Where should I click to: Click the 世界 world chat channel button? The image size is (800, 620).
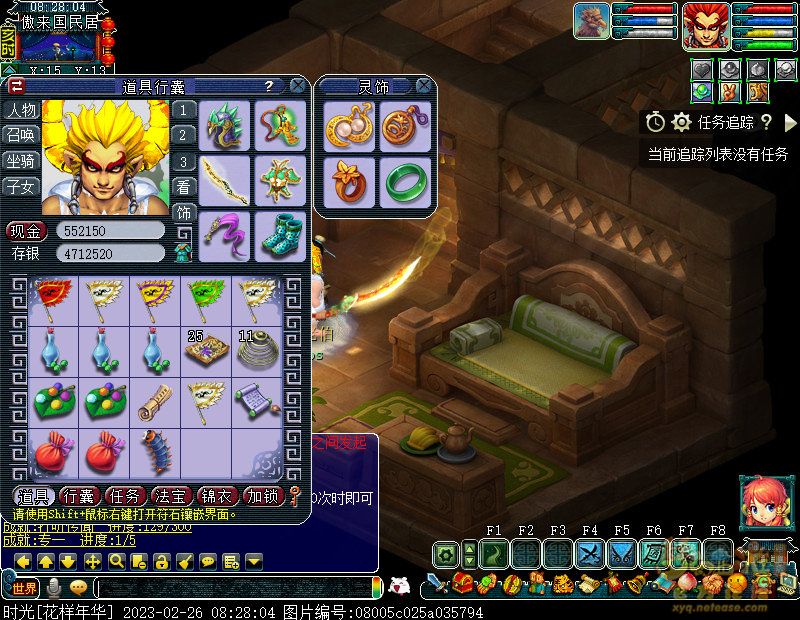point(24,587)
